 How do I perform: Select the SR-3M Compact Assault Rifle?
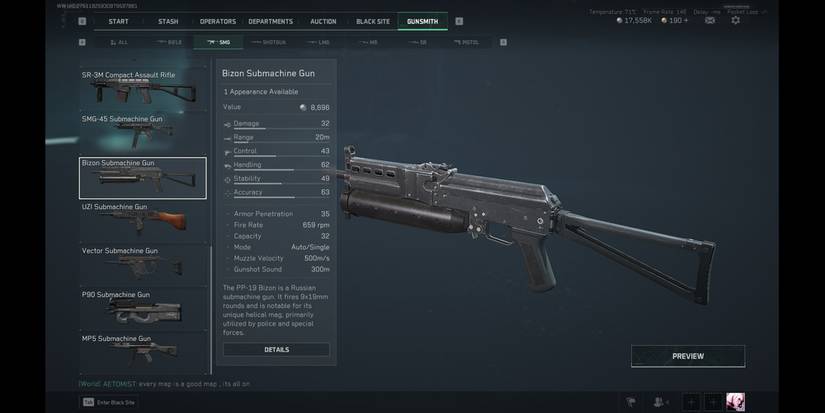click(143, 89)
